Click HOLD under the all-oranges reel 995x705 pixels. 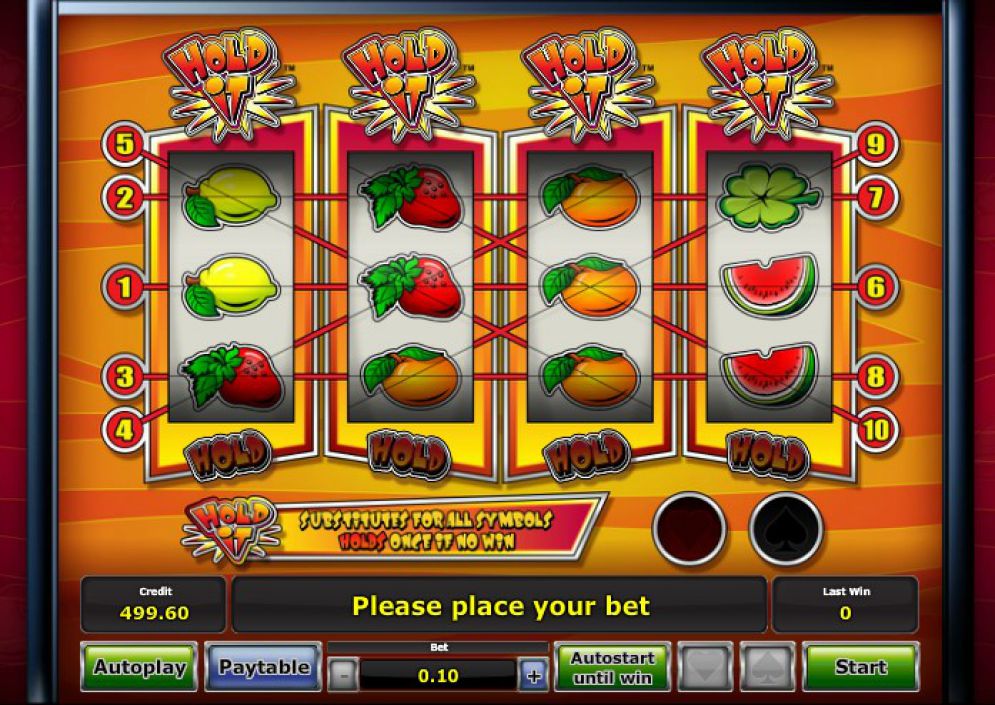(x=588, y=455)
